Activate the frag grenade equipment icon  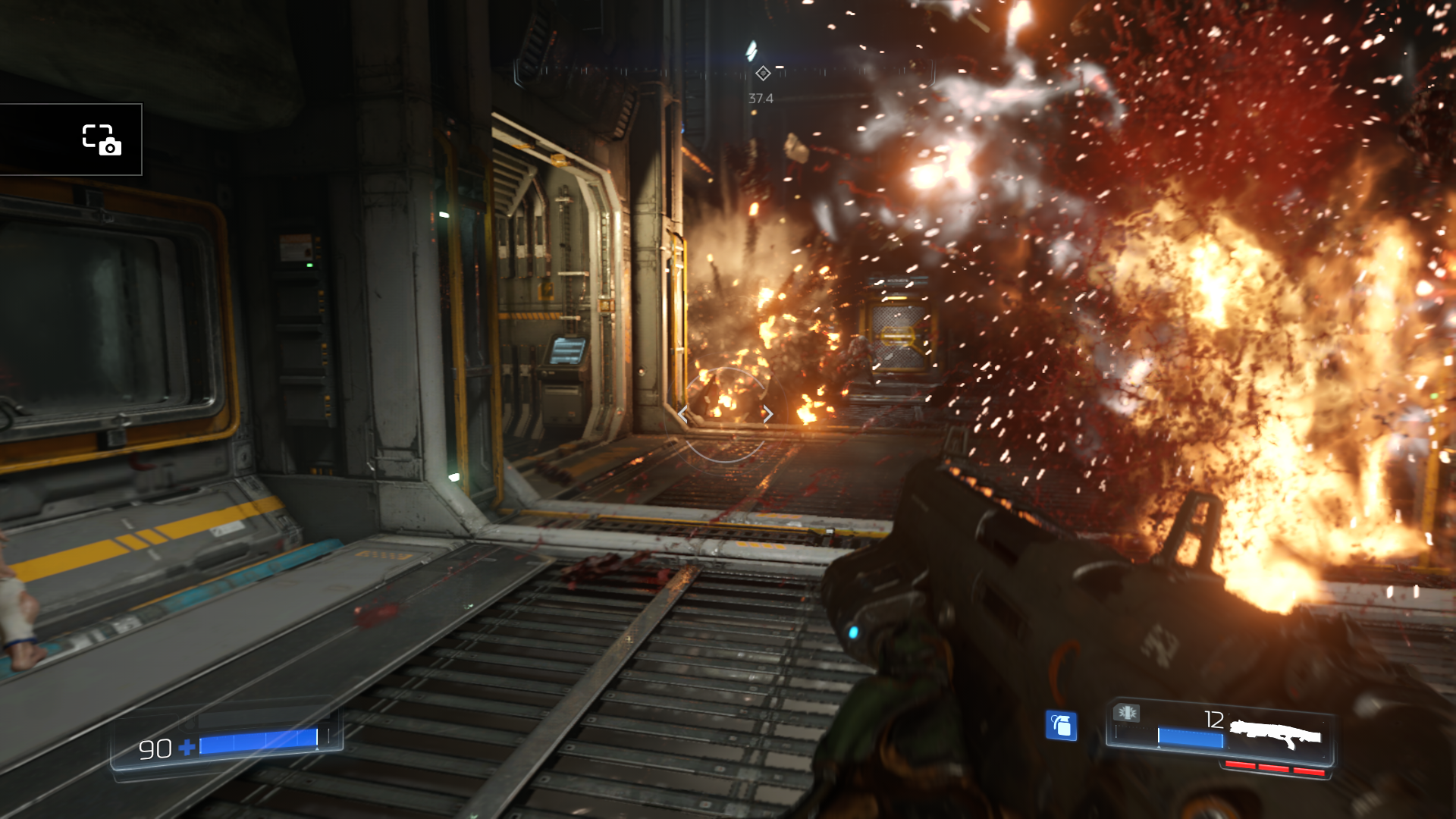pyautogui.click(x=1061, y=726)
